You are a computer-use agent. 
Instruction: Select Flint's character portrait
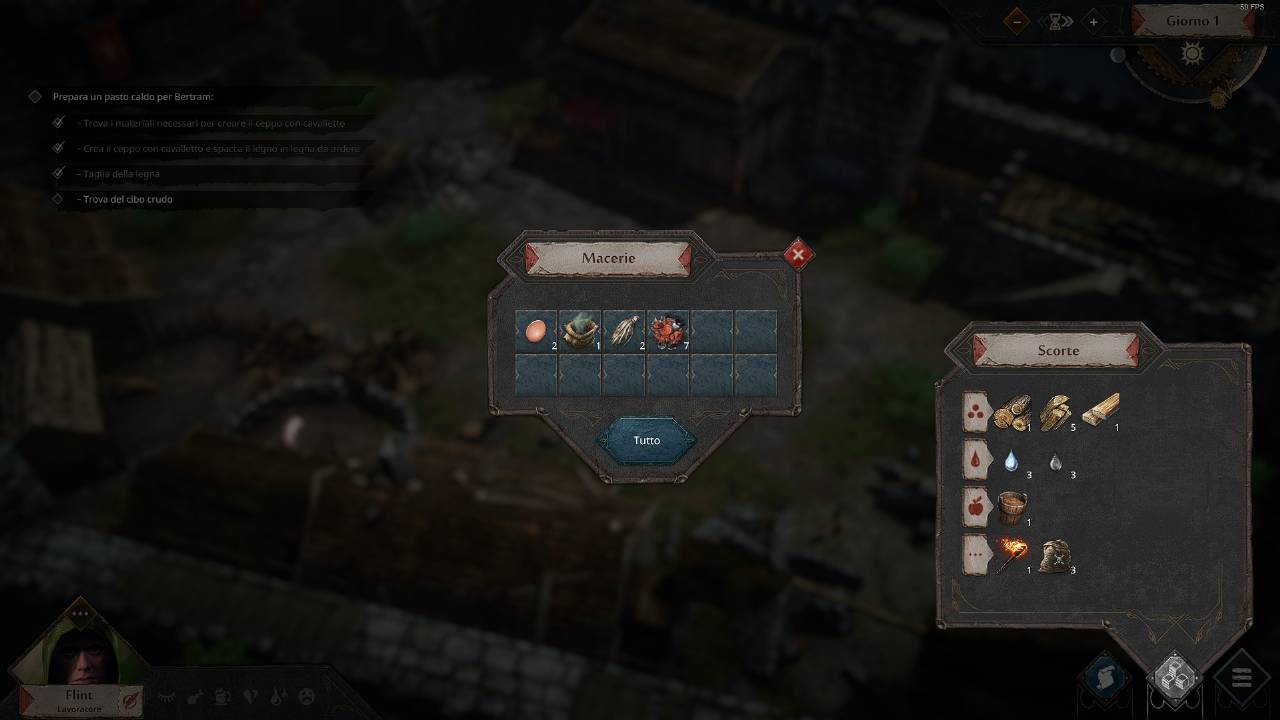click(x=76, y=655)
